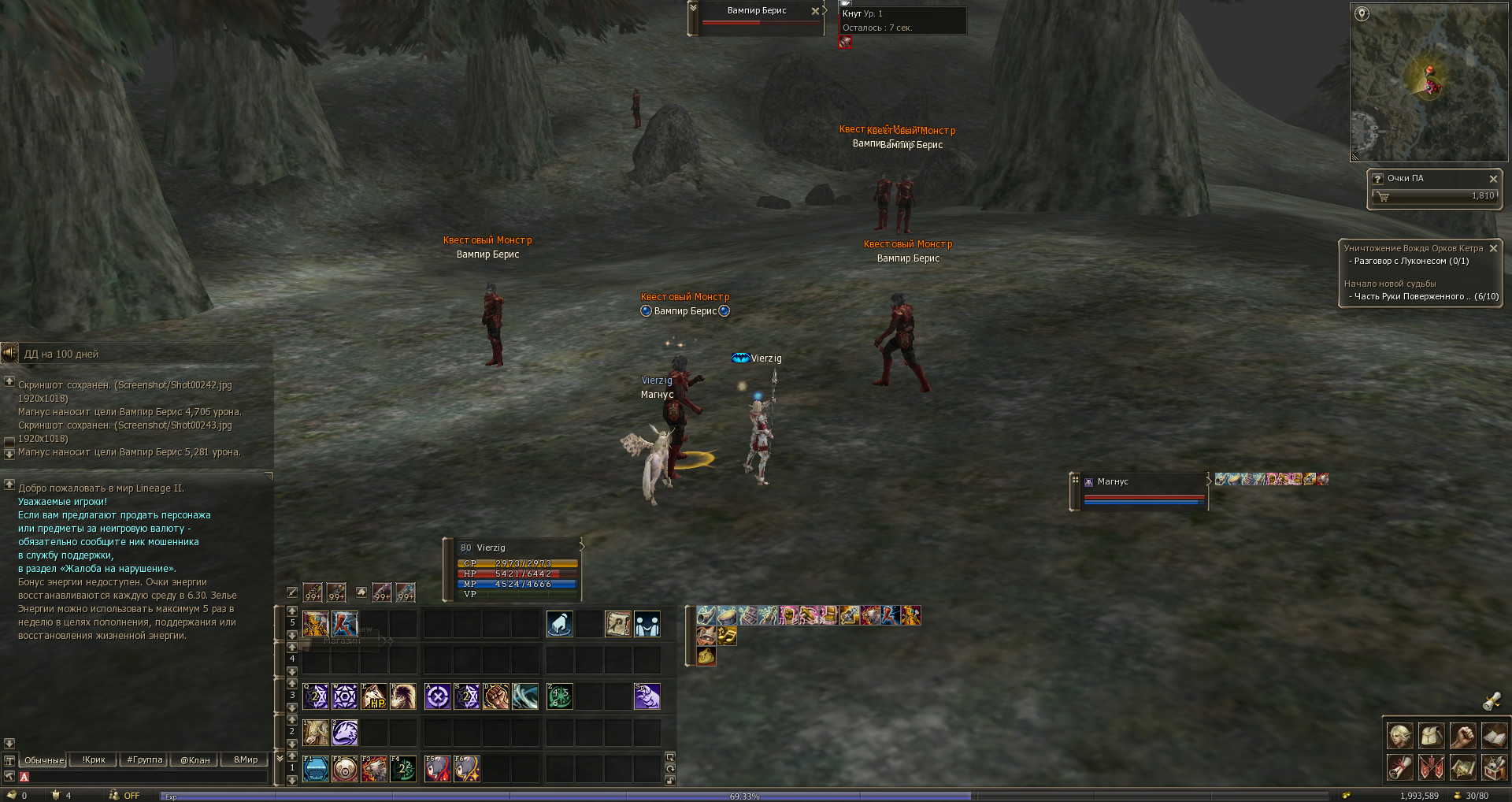Use the F1 blue potion hotbar slot
Screen dimensions: 1512x802
click(x=316, y=768)
